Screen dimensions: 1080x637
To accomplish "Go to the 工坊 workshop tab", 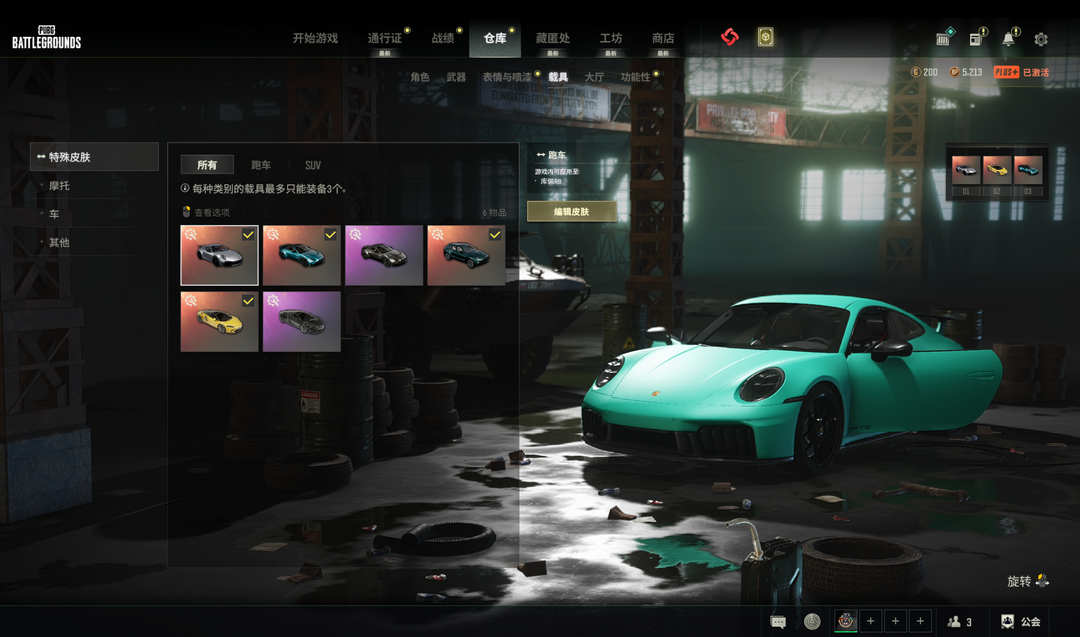I will coord(611,38).
